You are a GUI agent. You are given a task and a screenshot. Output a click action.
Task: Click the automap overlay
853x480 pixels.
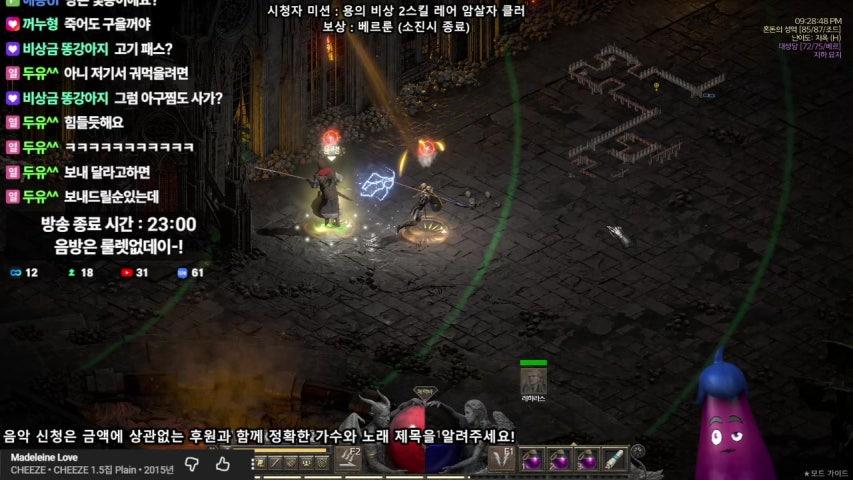pos(640,110)
